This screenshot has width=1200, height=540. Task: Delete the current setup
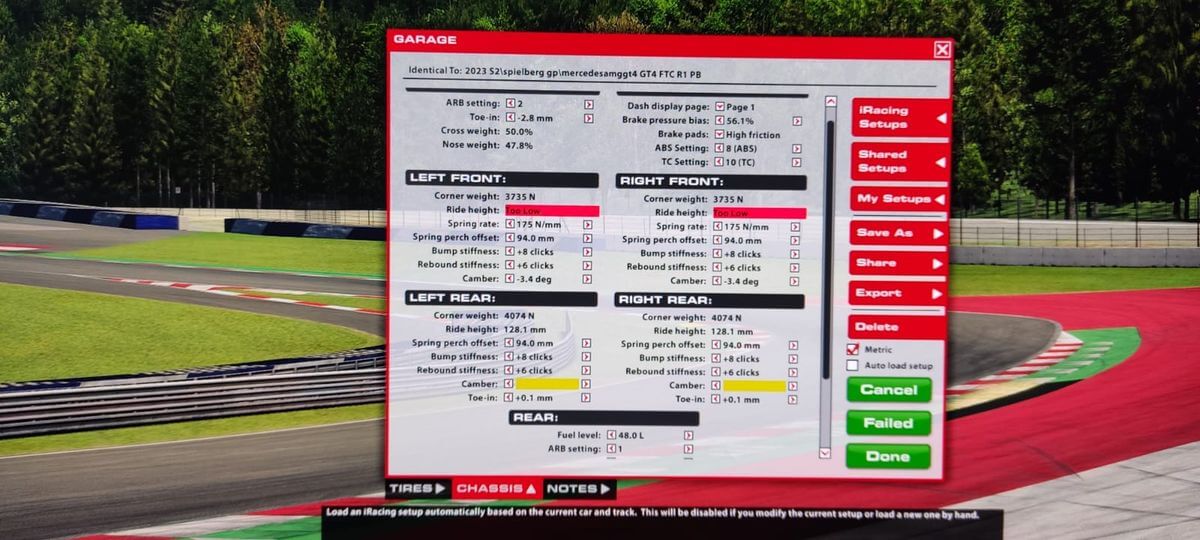coord(896,327)
